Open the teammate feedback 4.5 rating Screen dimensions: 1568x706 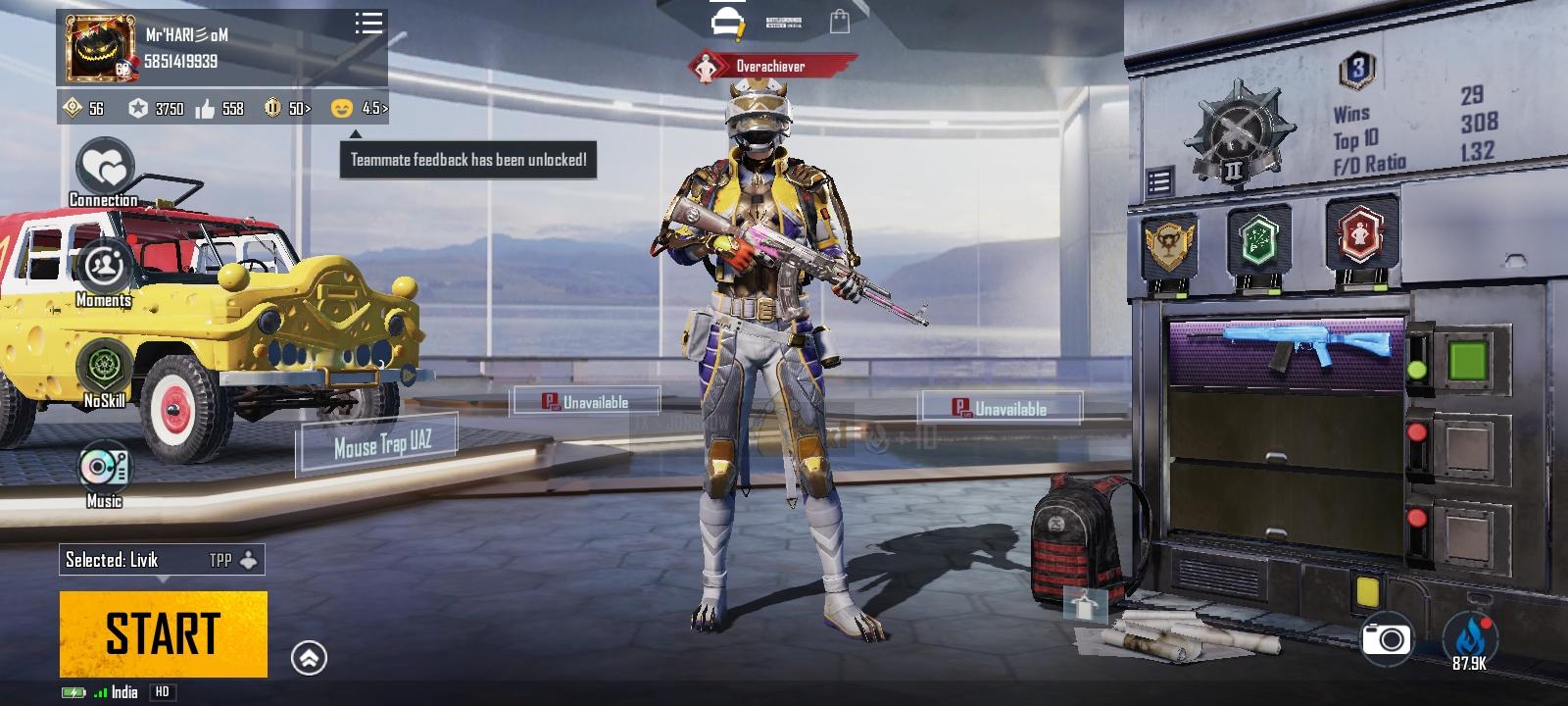pos(360,108)
